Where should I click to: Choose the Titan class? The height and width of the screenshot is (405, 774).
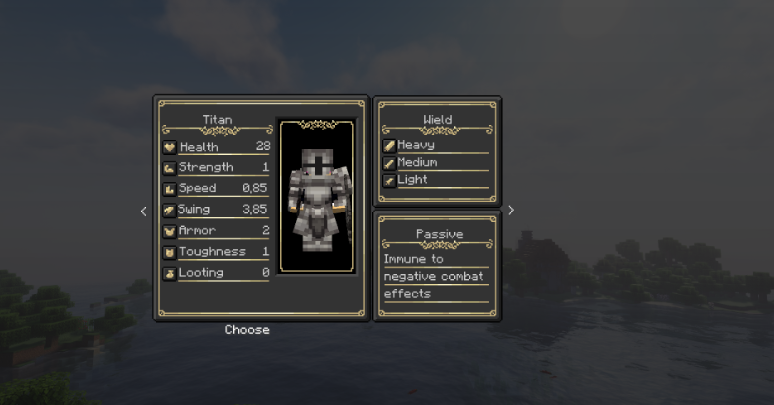click(247, 330)
